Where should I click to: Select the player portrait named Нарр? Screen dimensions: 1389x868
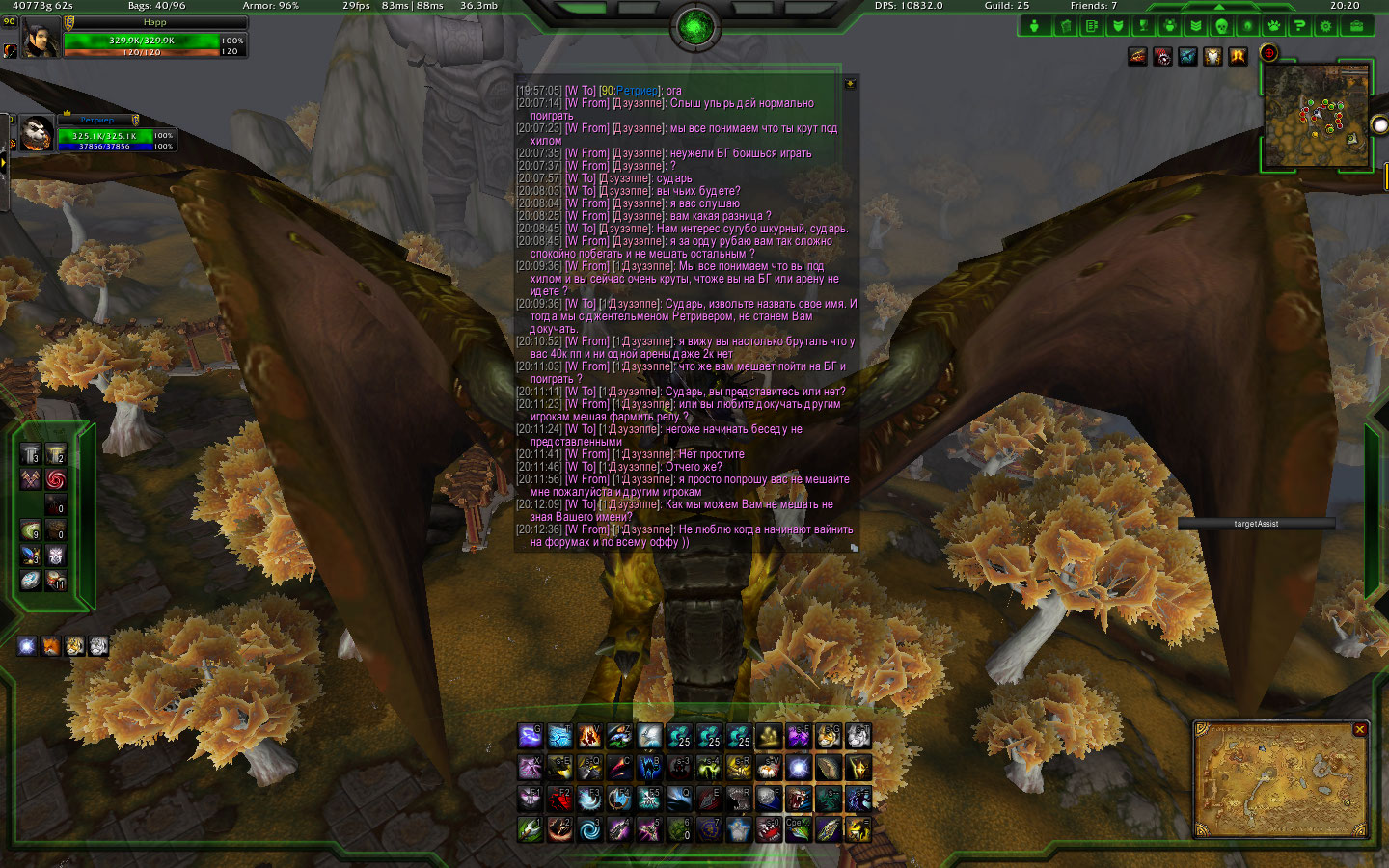pos(40,40)
